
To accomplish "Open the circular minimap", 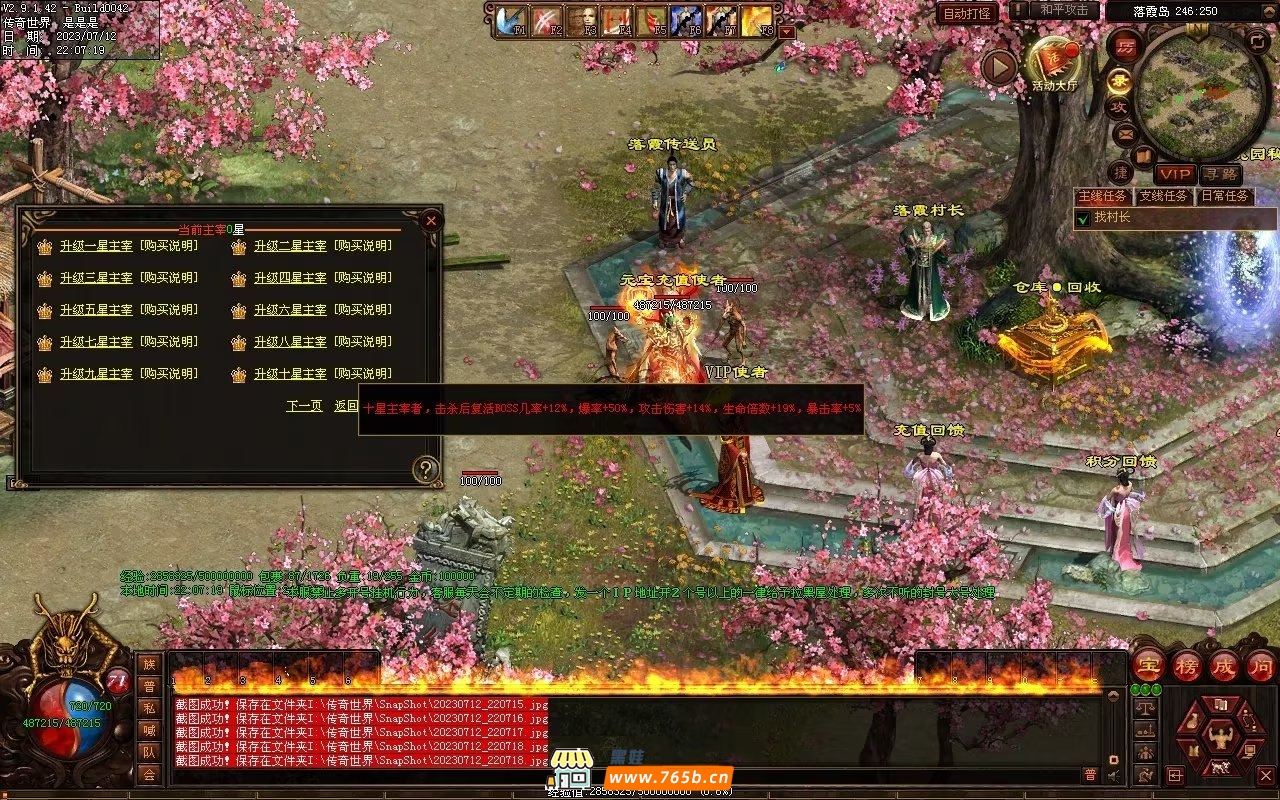I will click(1201, 95).
